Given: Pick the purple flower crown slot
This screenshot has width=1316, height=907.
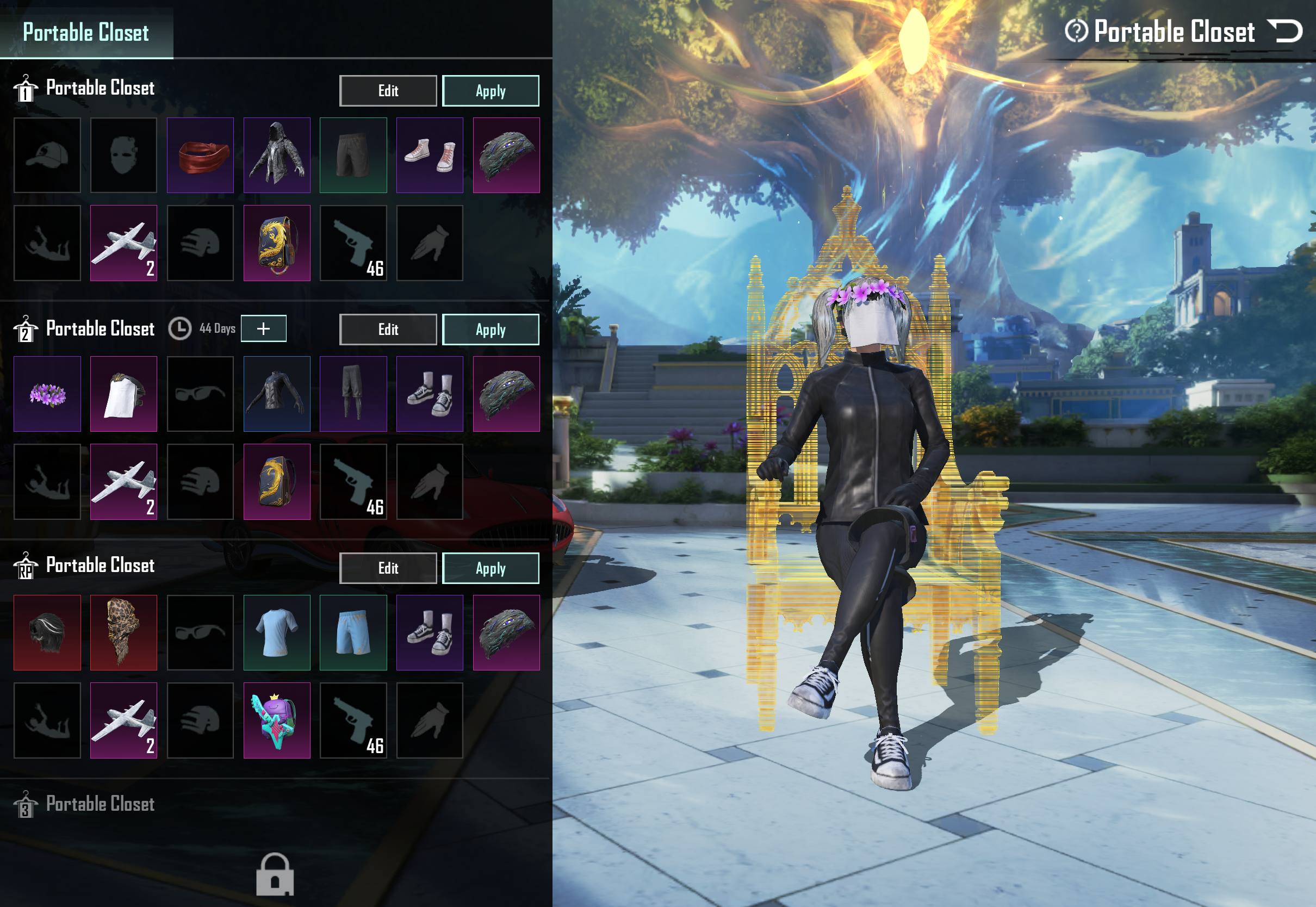Looking at the screenshot, I should coord(47,394).
